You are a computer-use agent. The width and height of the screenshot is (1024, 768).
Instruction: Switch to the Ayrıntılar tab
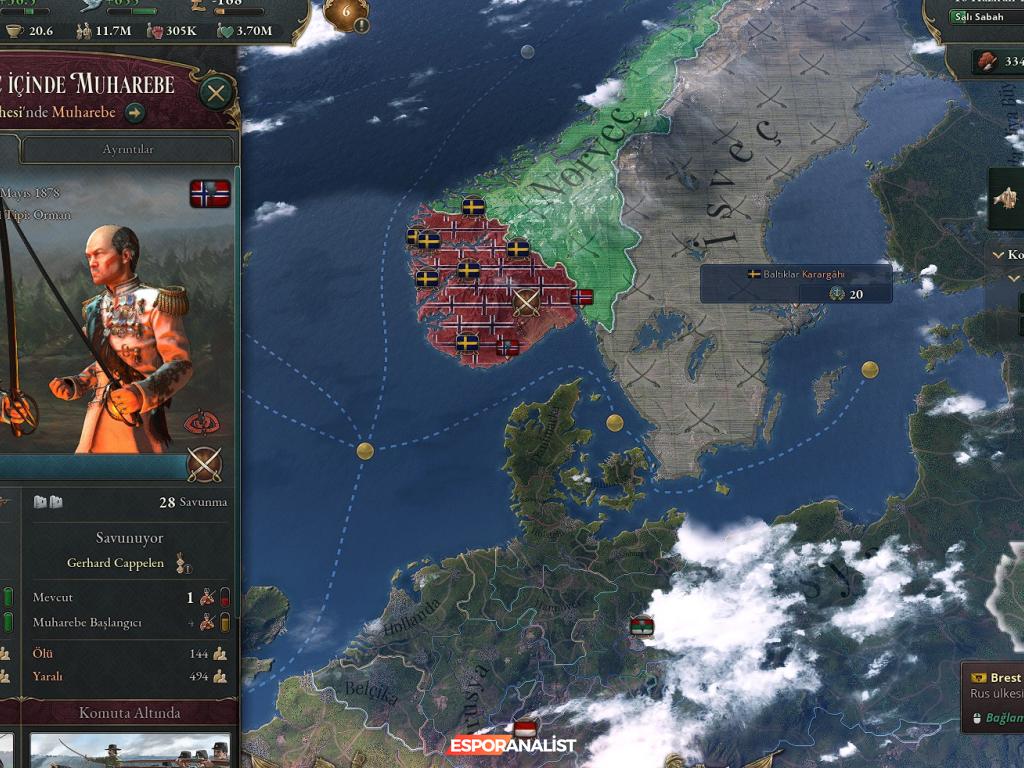coord(128,149)
